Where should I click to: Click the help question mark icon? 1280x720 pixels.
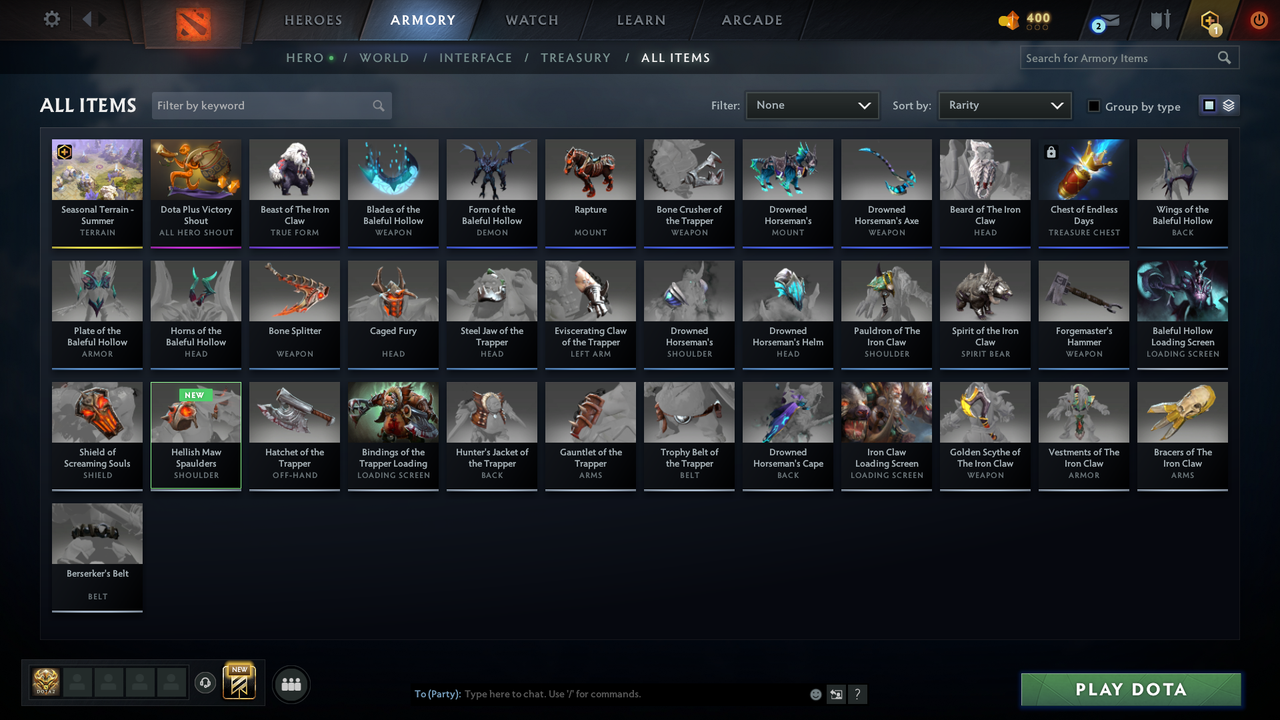(x=857, y=693)
